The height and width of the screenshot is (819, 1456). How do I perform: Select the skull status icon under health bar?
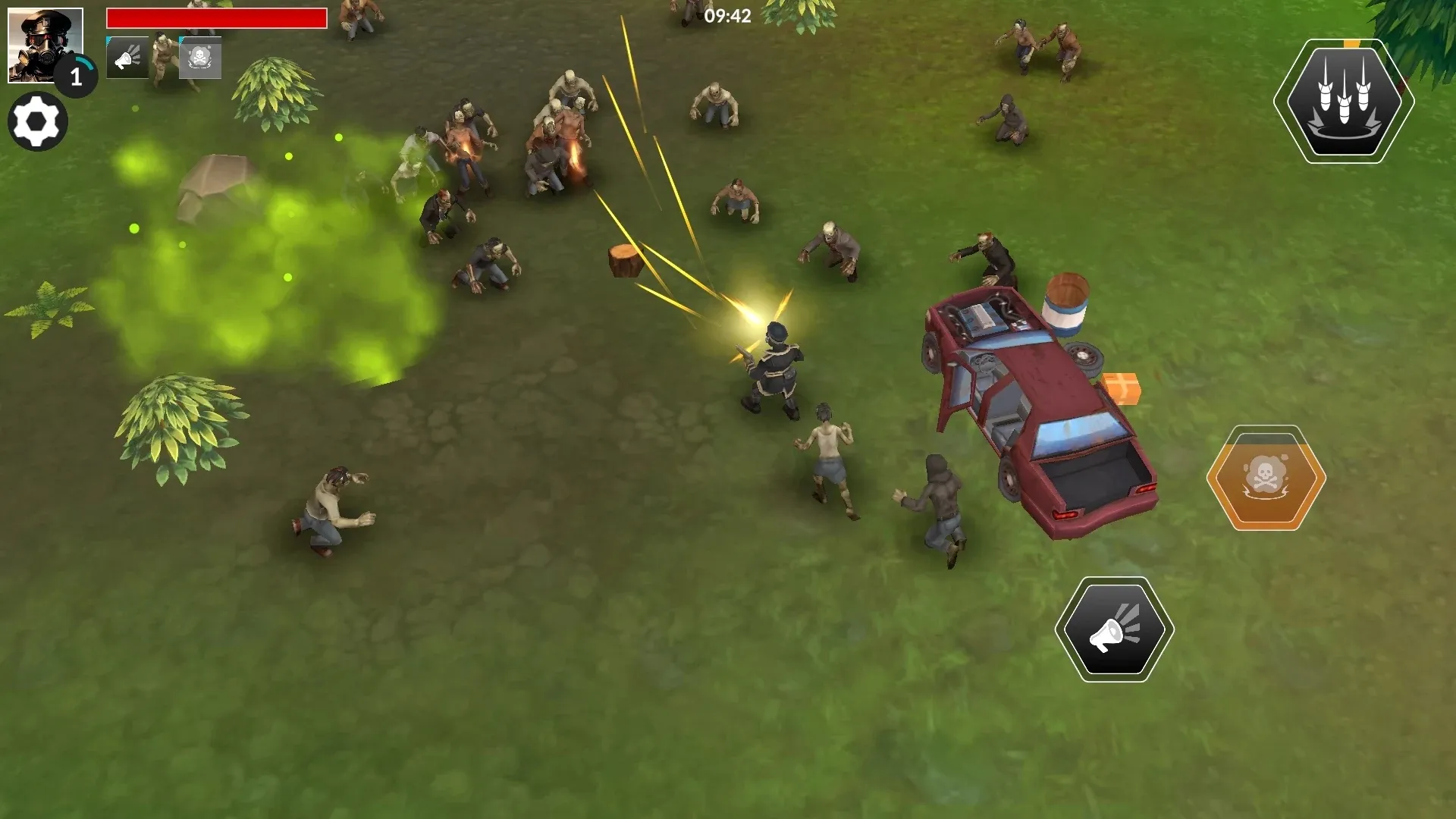pos(200,58)
